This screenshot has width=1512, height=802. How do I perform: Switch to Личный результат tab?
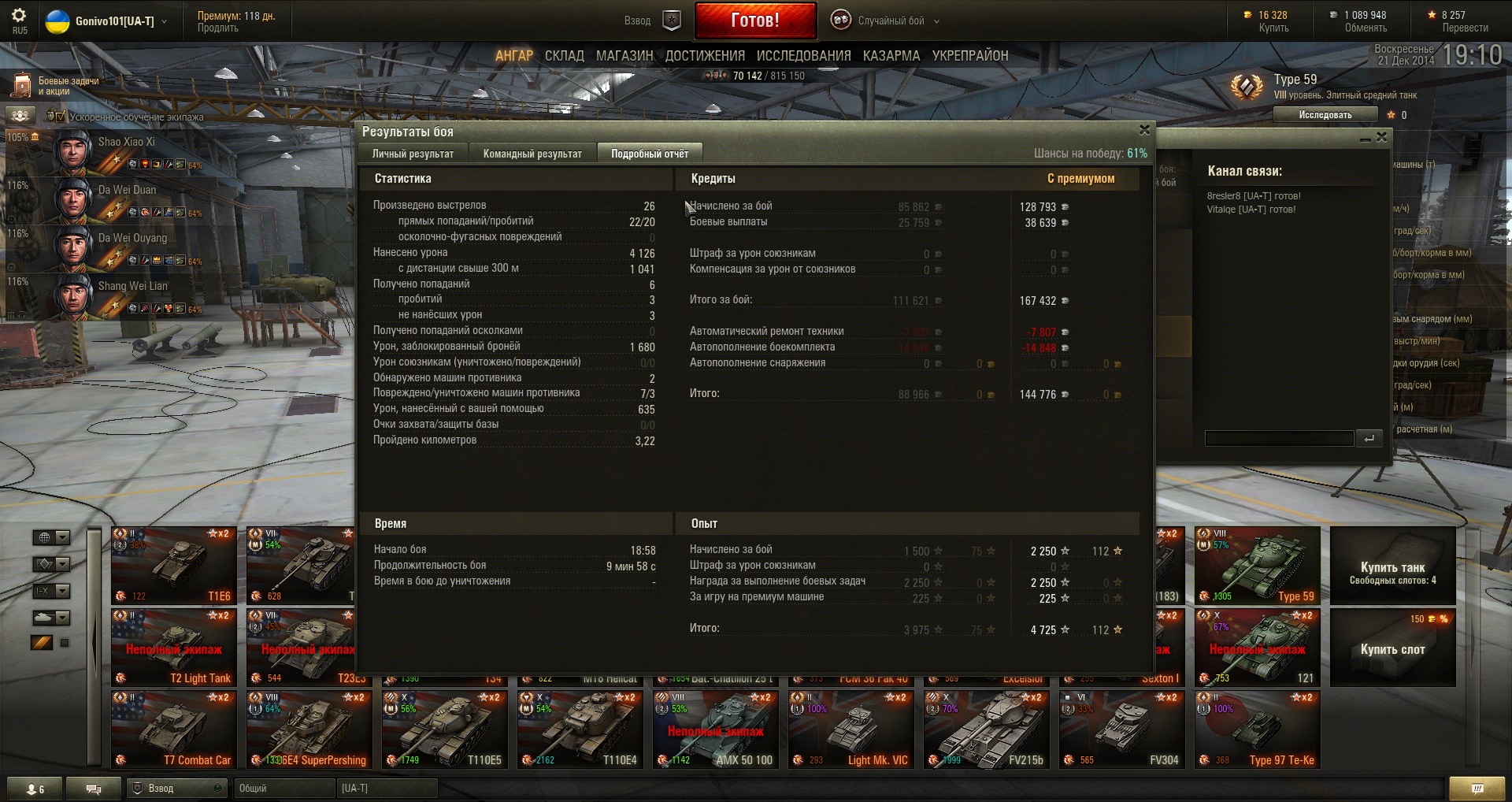coord(413,154)
